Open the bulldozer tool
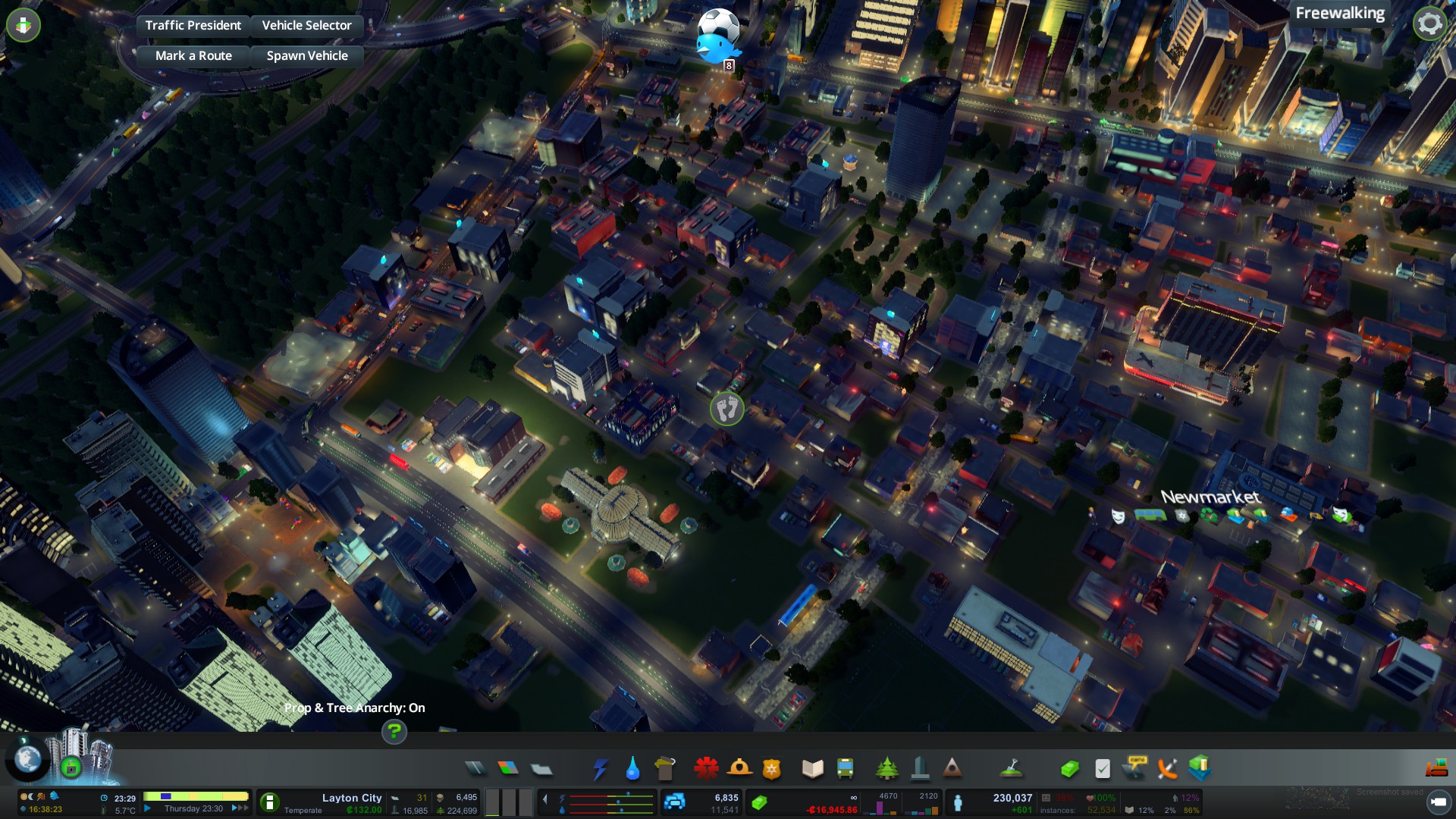Image resolution: width=1456 pixels, height=819 pixels. pos(1436,768)
